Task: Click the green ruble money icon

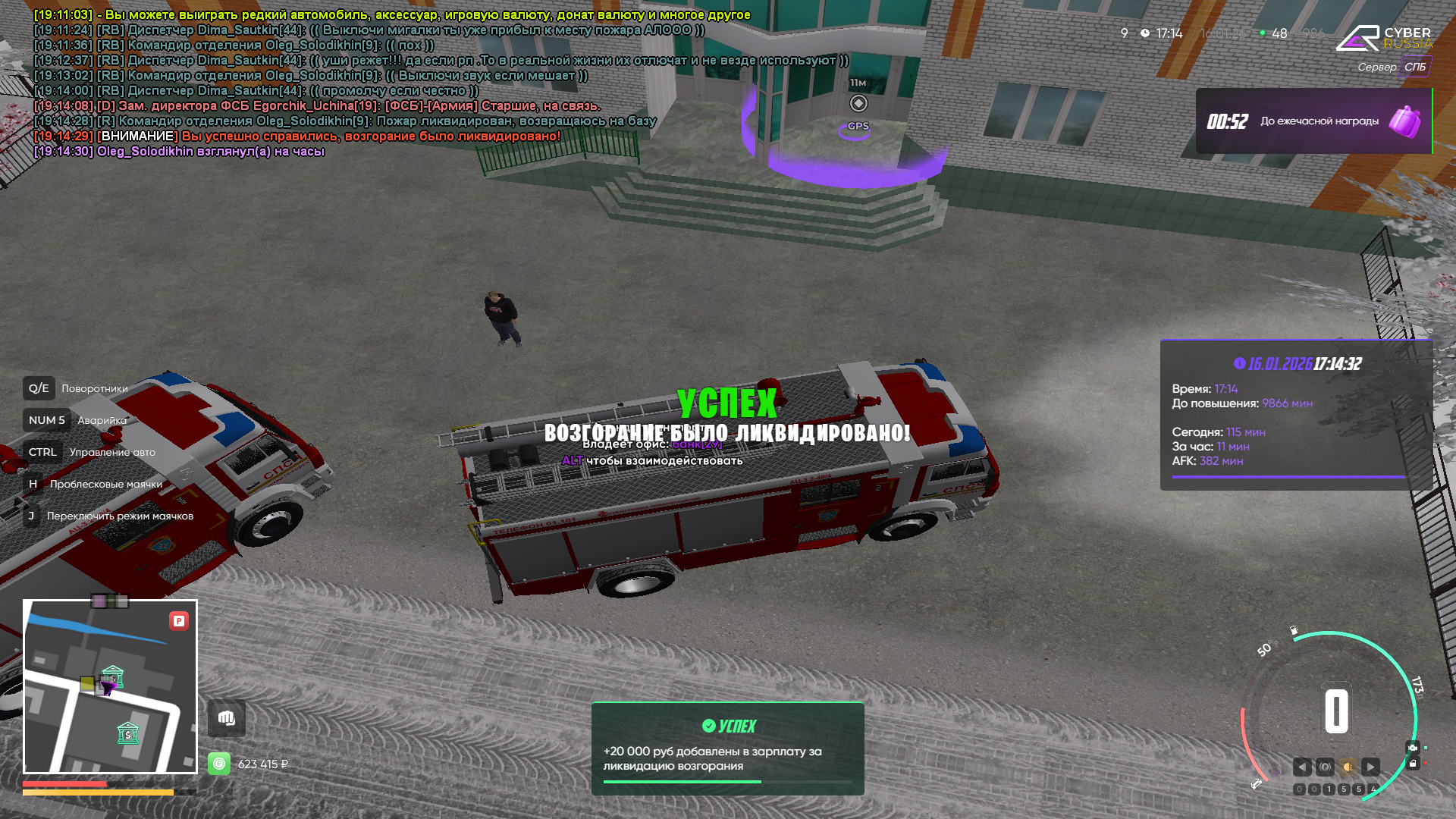Action: point(219,764)
